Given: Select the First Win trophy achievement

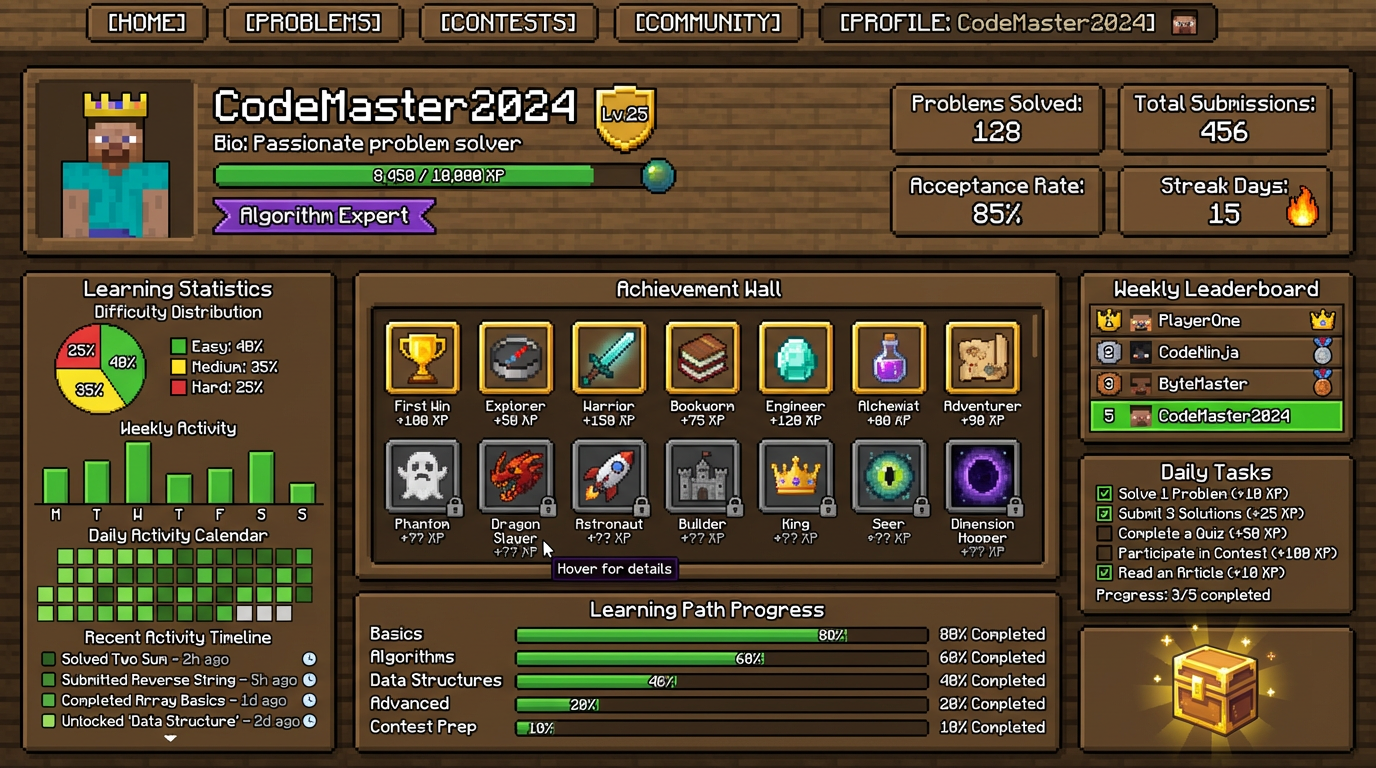Looking at the screenshot, I should click(422, 358).
